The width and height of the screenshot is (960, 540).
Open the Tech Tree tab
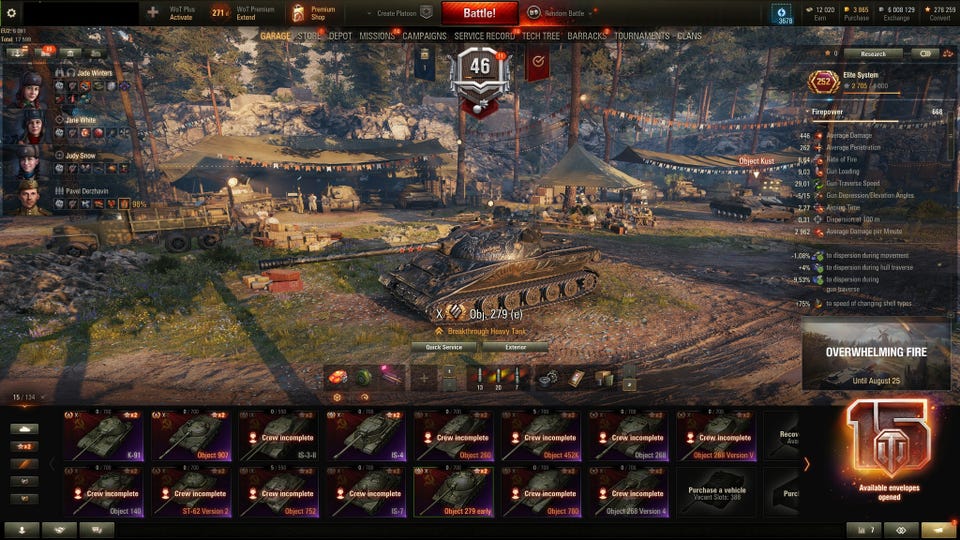(541, 36)
